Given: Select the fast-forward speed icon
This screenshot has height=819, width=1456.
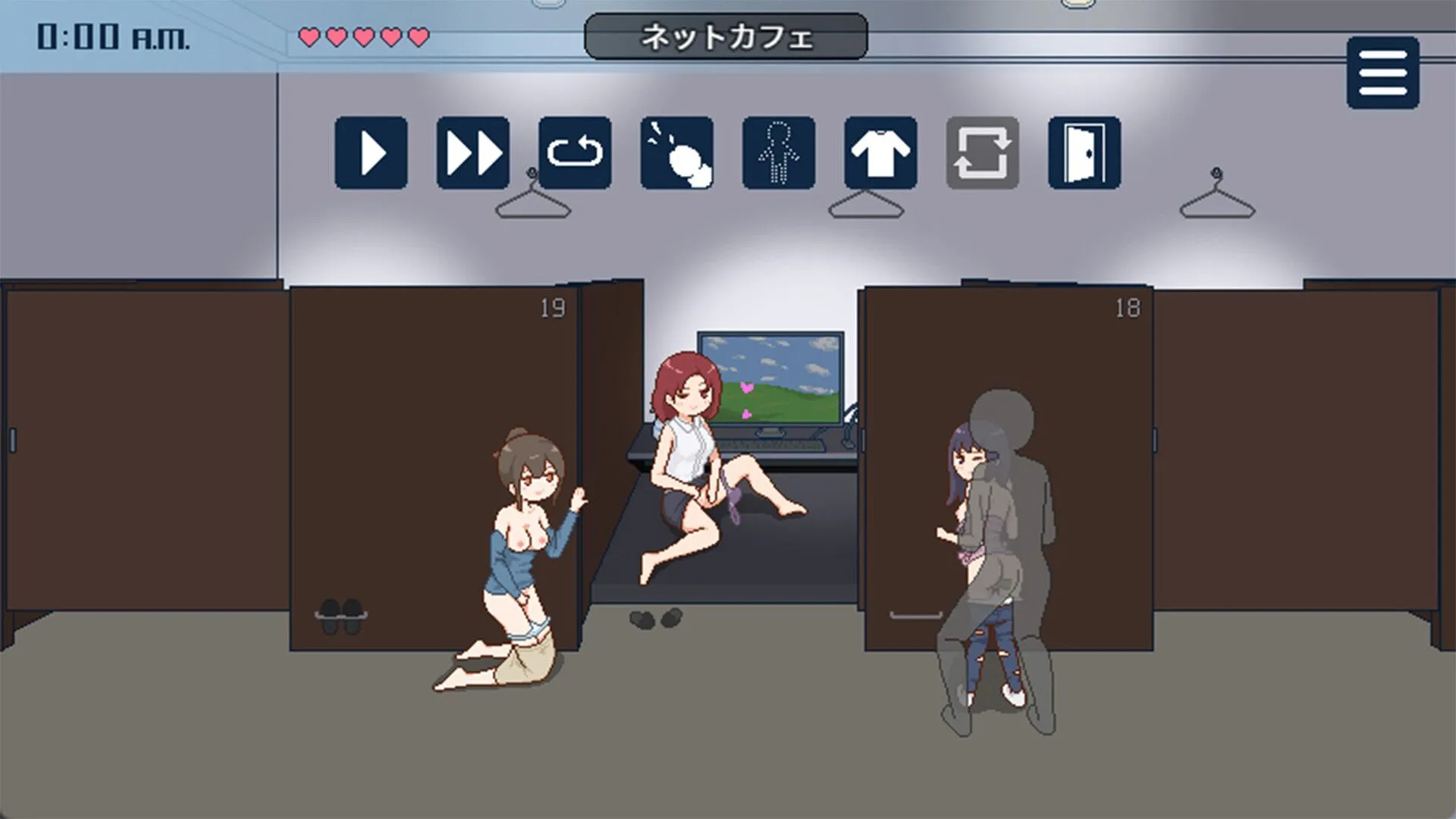Looking at the screenshot, I should click(472, 152).
